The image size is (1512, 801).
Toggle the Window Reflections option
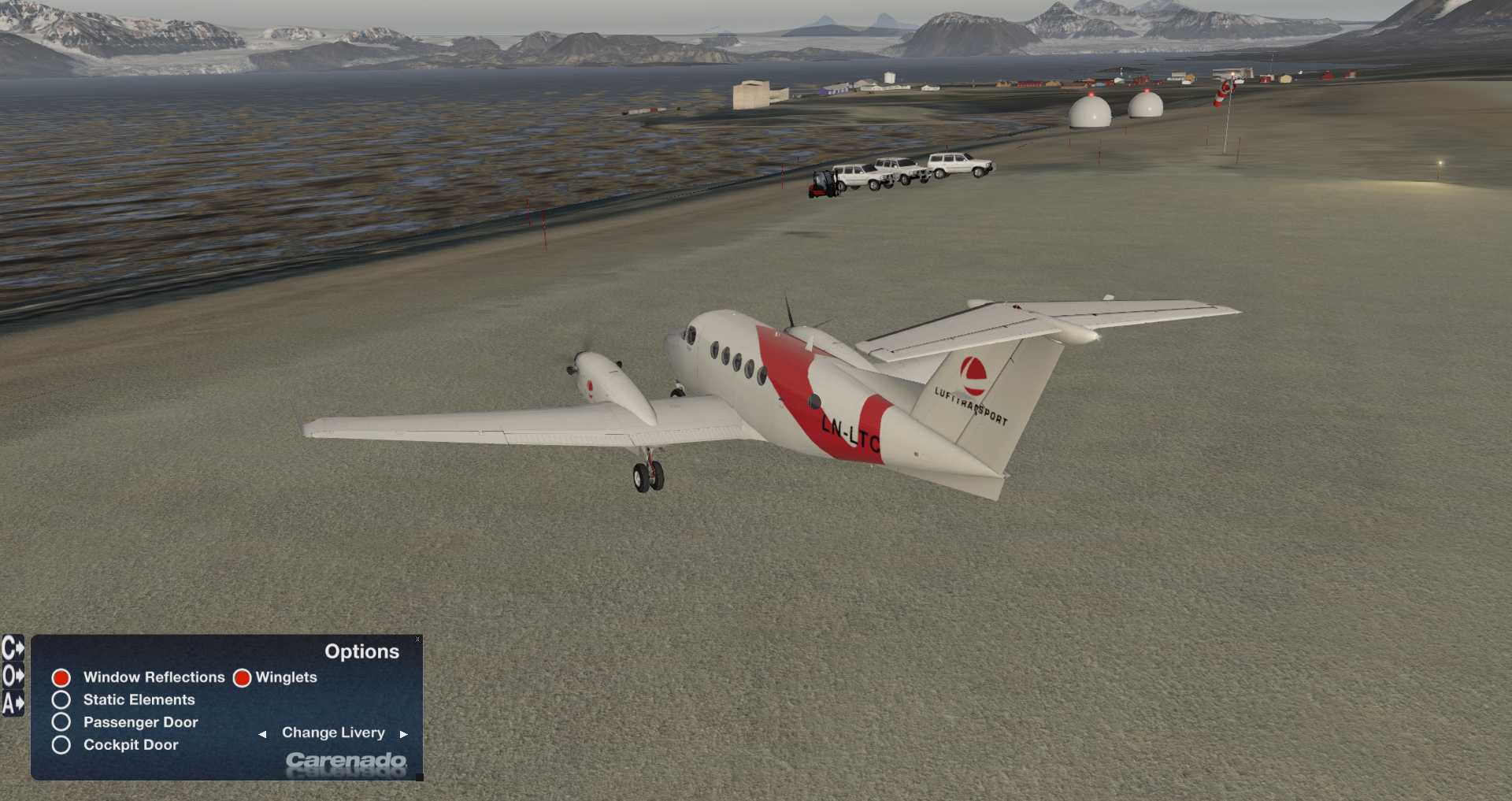(61, 677)
